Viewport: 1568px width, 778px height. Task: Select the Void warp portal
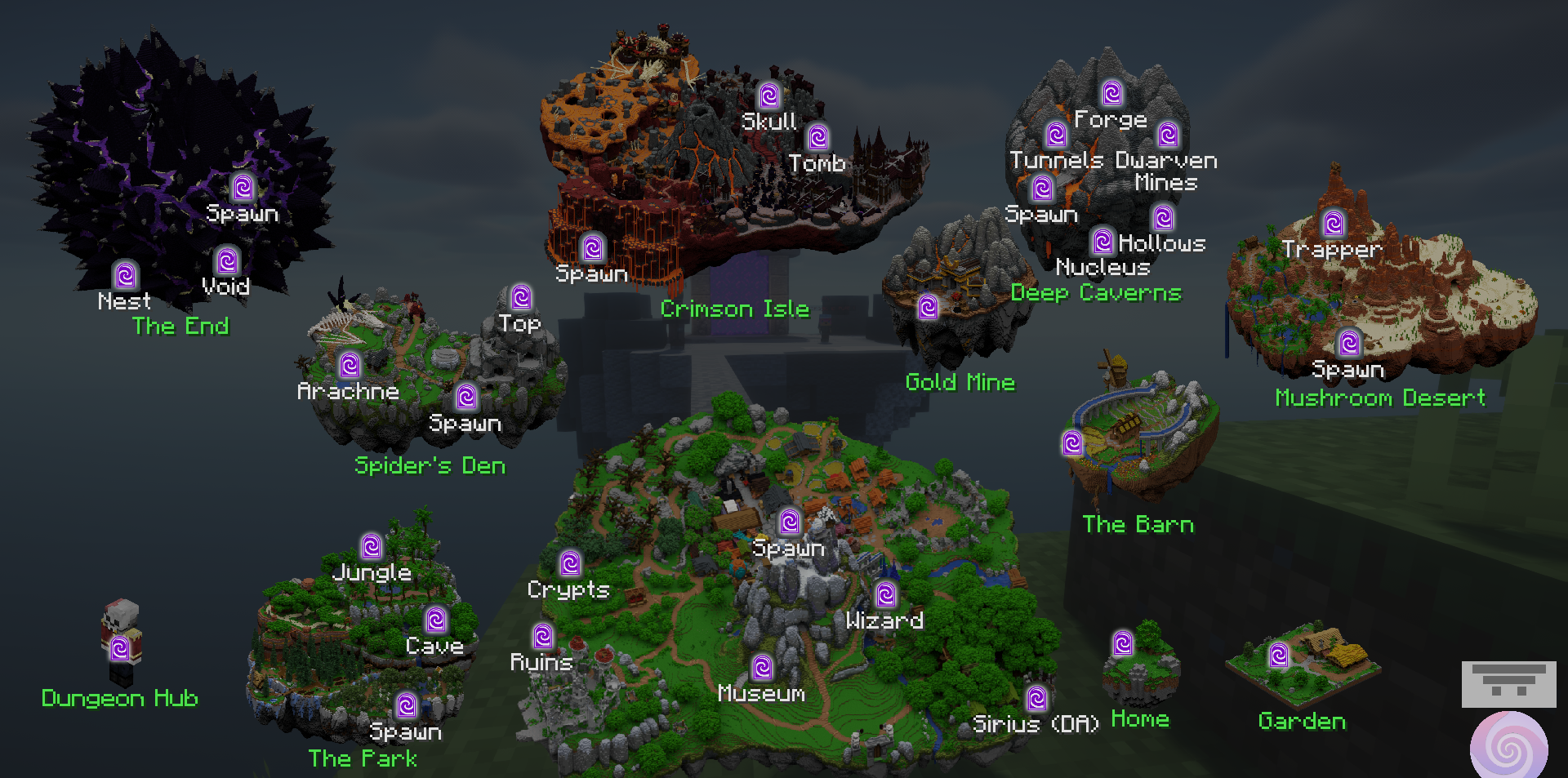coord(227,260)
